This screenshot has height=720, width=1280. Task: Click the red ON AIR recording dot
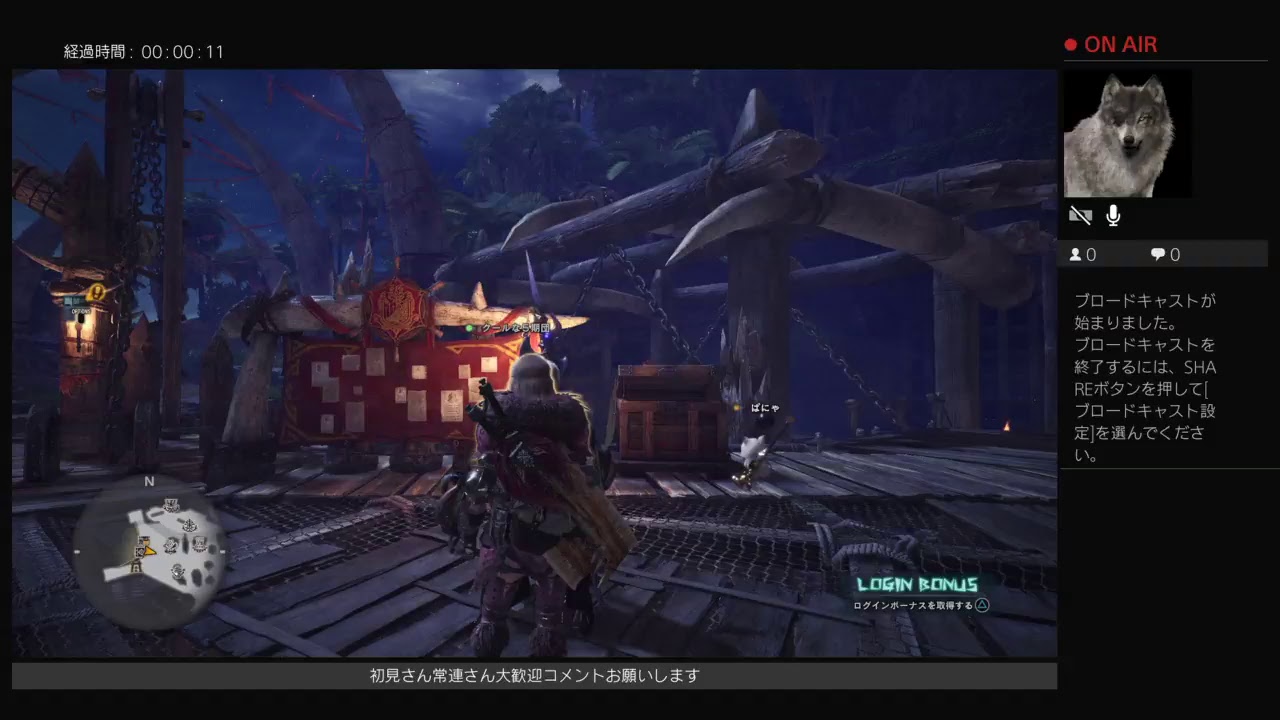tap(1069, 44)
